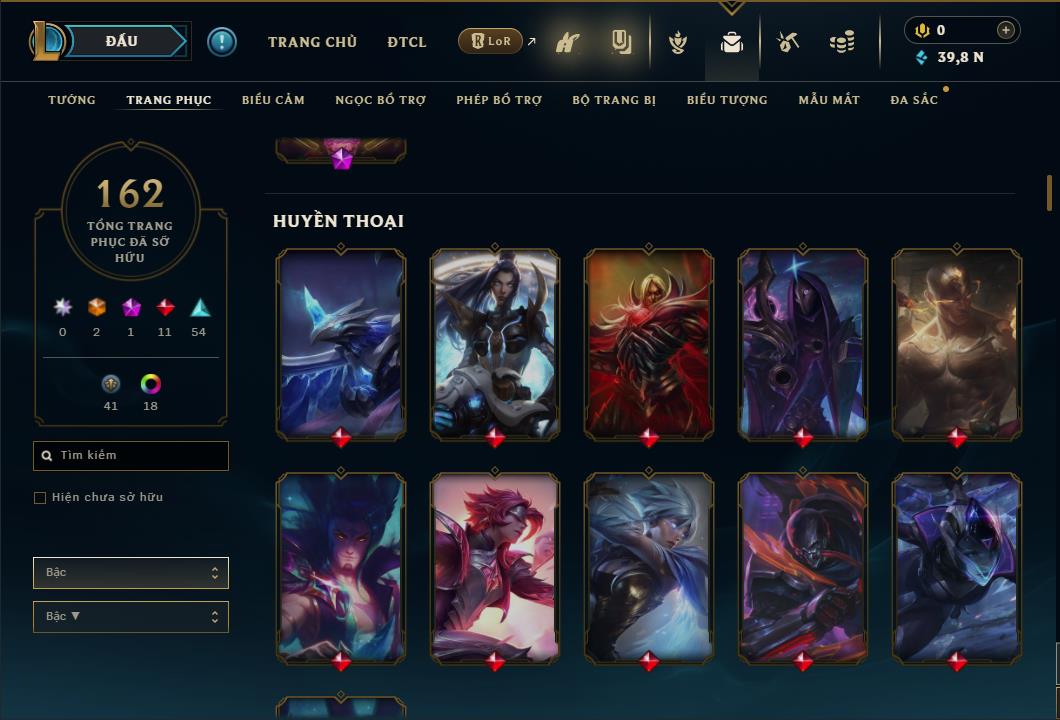Viewport: 1060px width, 720px height.
Task: Open the BIỂU CẢM tab
Action: [x=273, y=100]
